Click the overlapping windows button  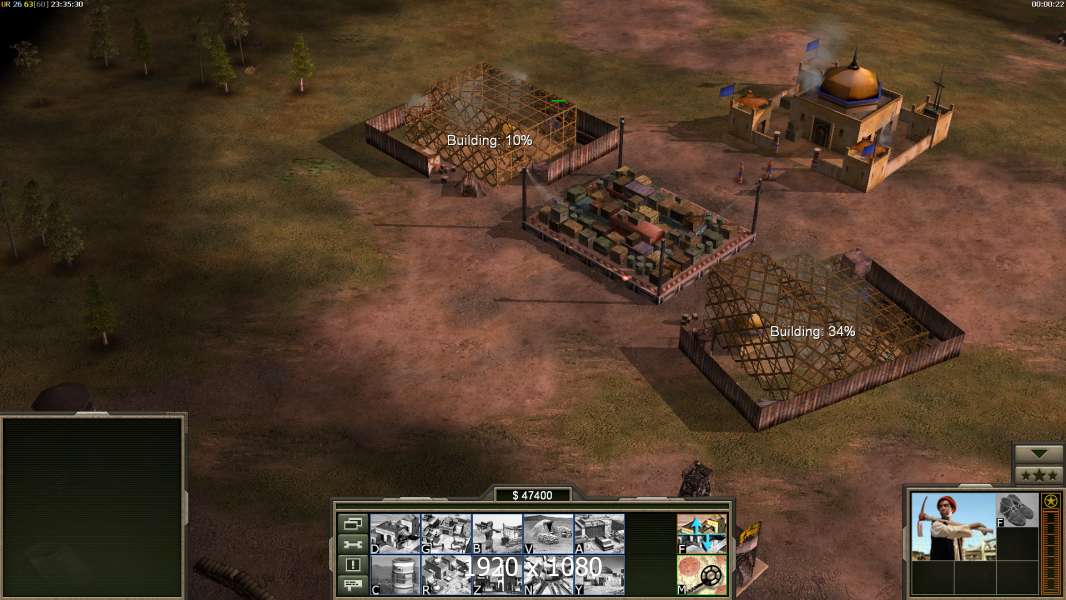click(352, 523)
